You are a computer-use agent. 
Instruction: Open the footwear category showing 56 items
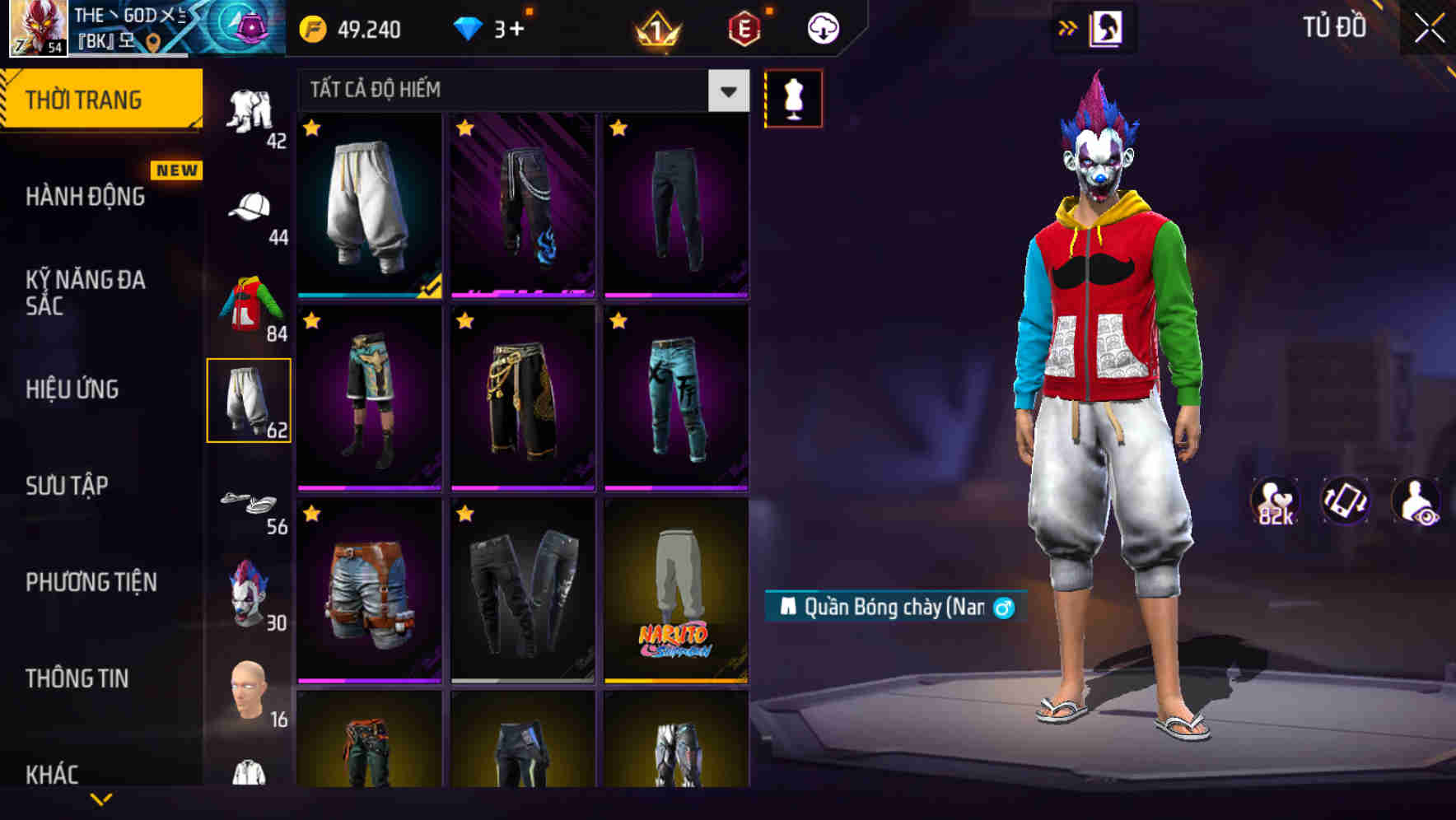(250, 502)
